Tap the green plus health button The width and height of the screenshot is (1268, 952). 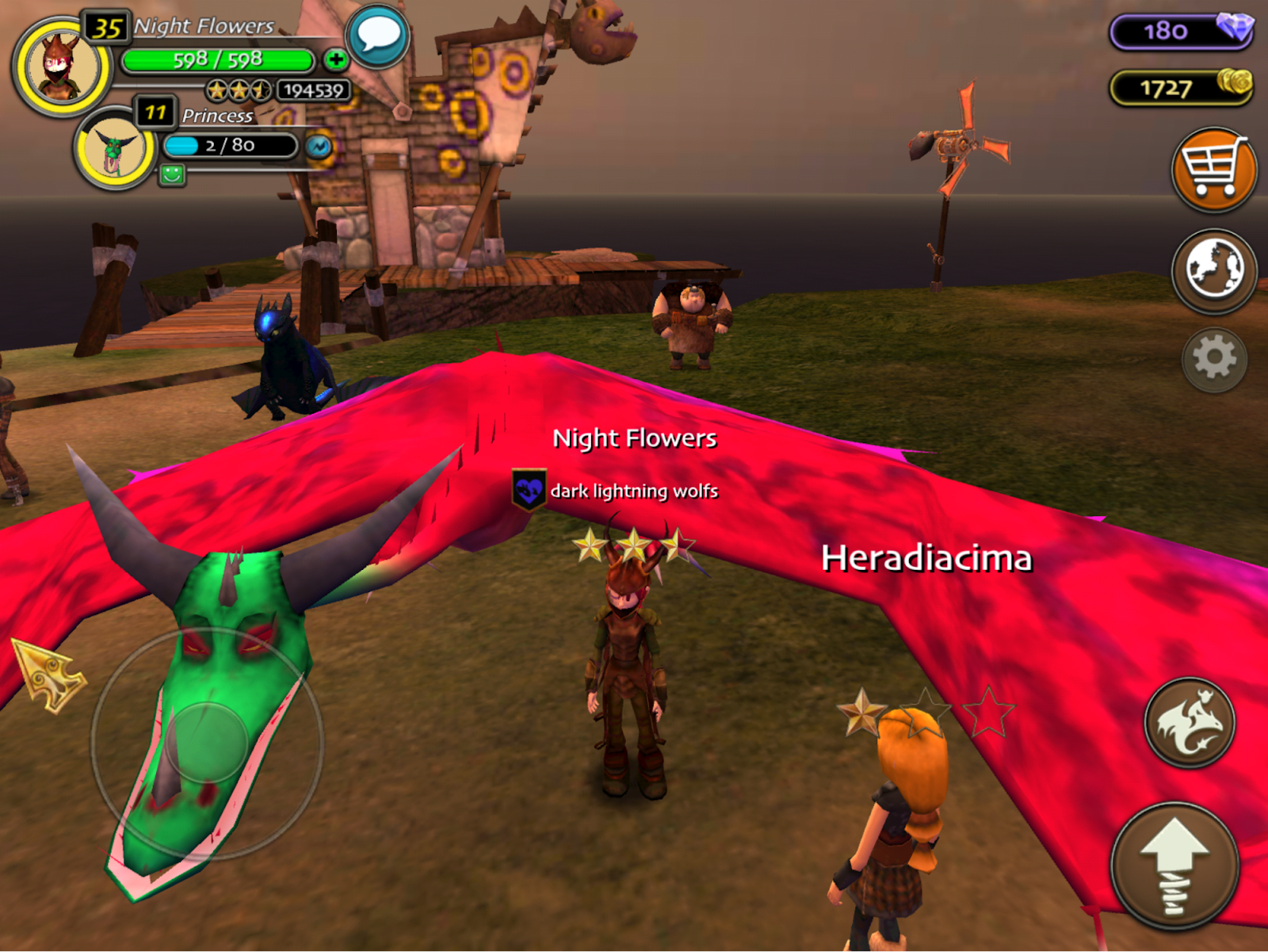[335, 59]
